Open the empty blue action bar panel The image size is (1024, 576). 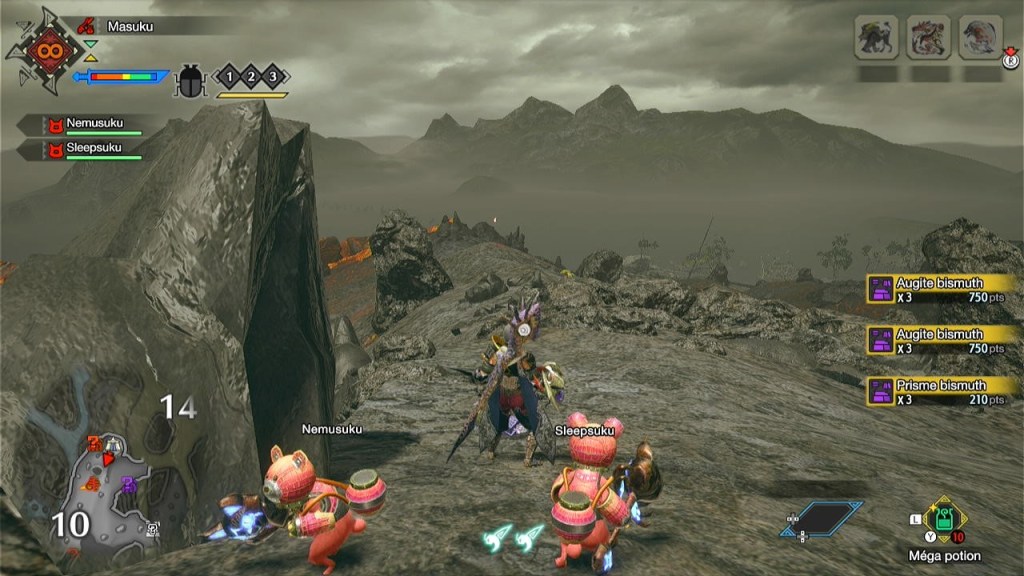[x=822, y=518]
